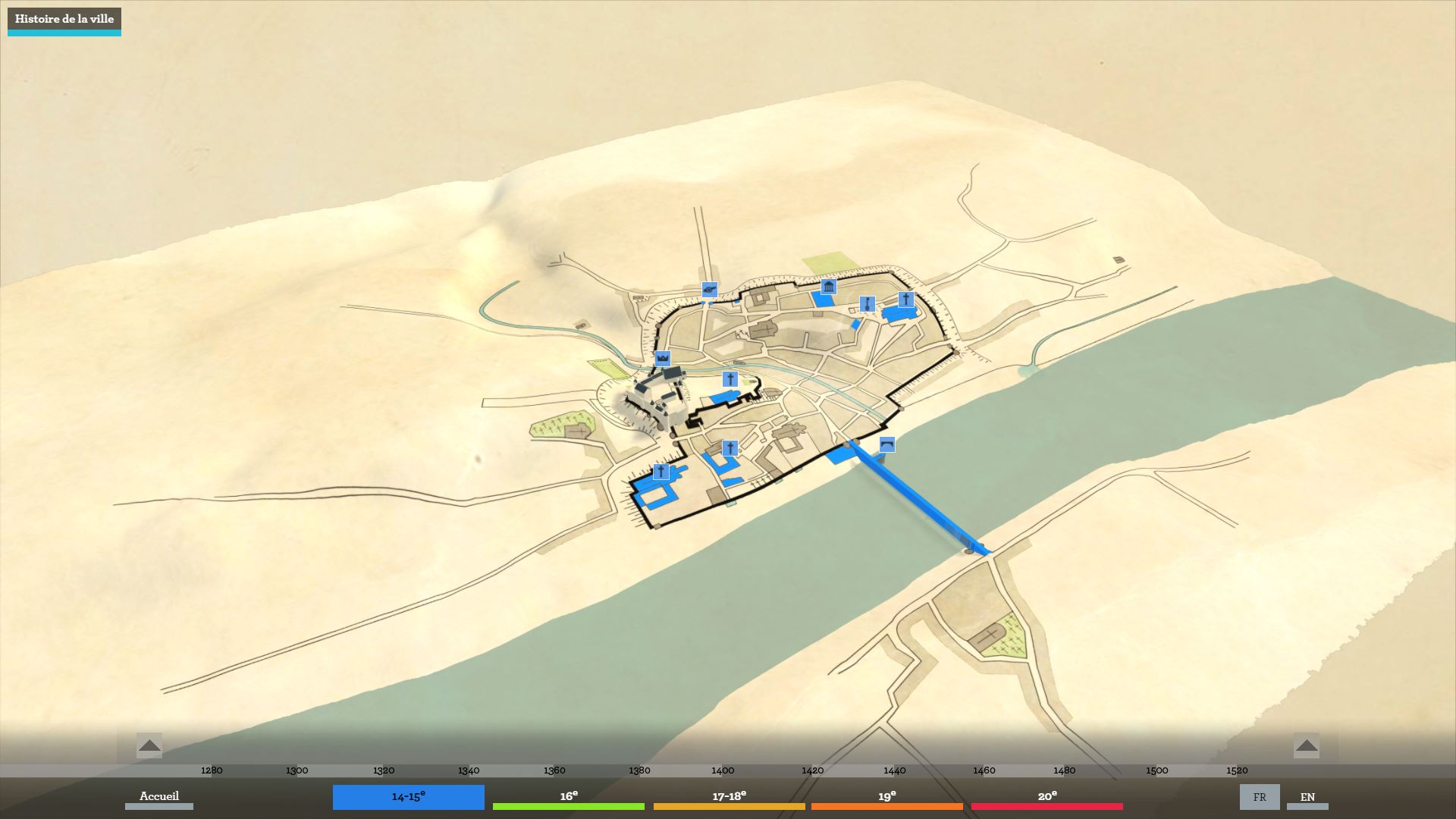Open the Histoire de la ville title button
Viewport: 1456px width, 819px height.
pyautogui.click(x=64, y=20)
